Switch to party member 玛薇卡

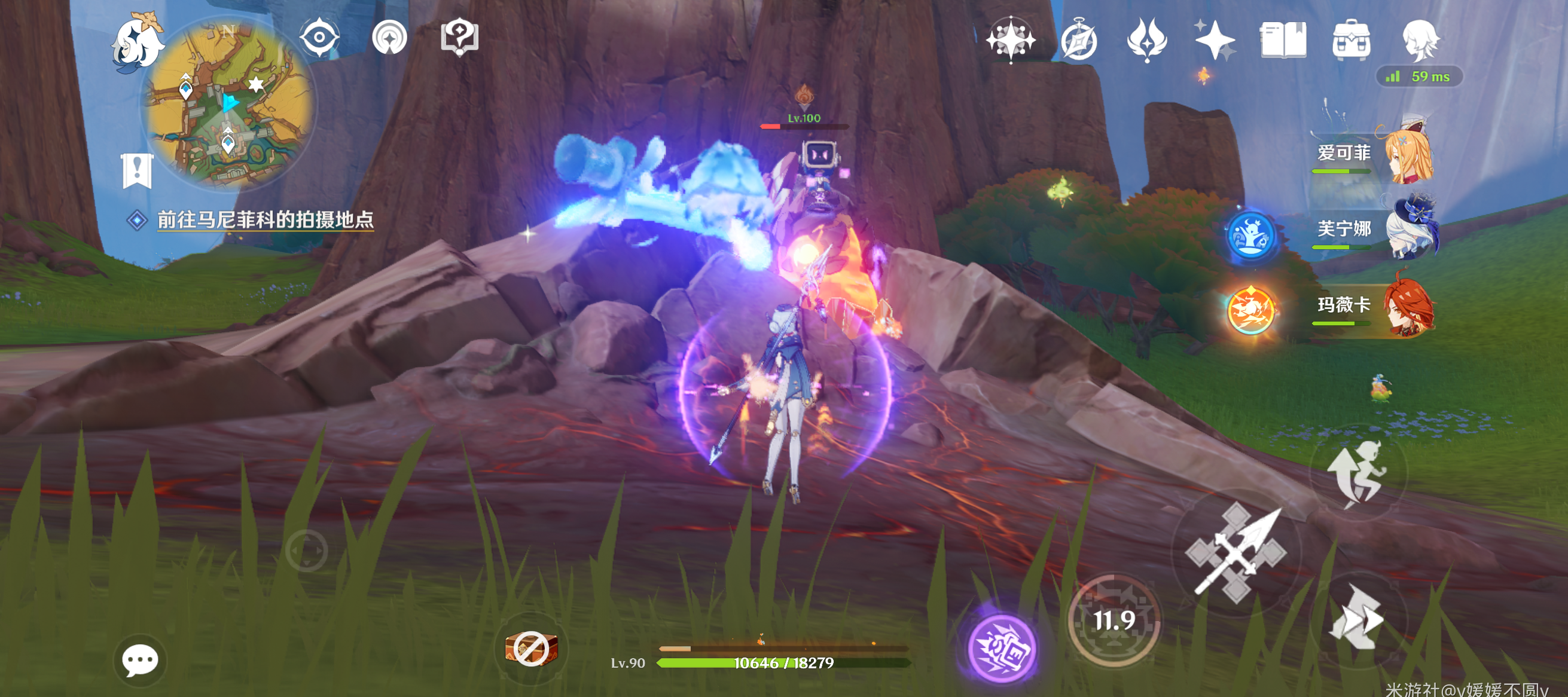pyautogui.click(x=1374, y=306)
